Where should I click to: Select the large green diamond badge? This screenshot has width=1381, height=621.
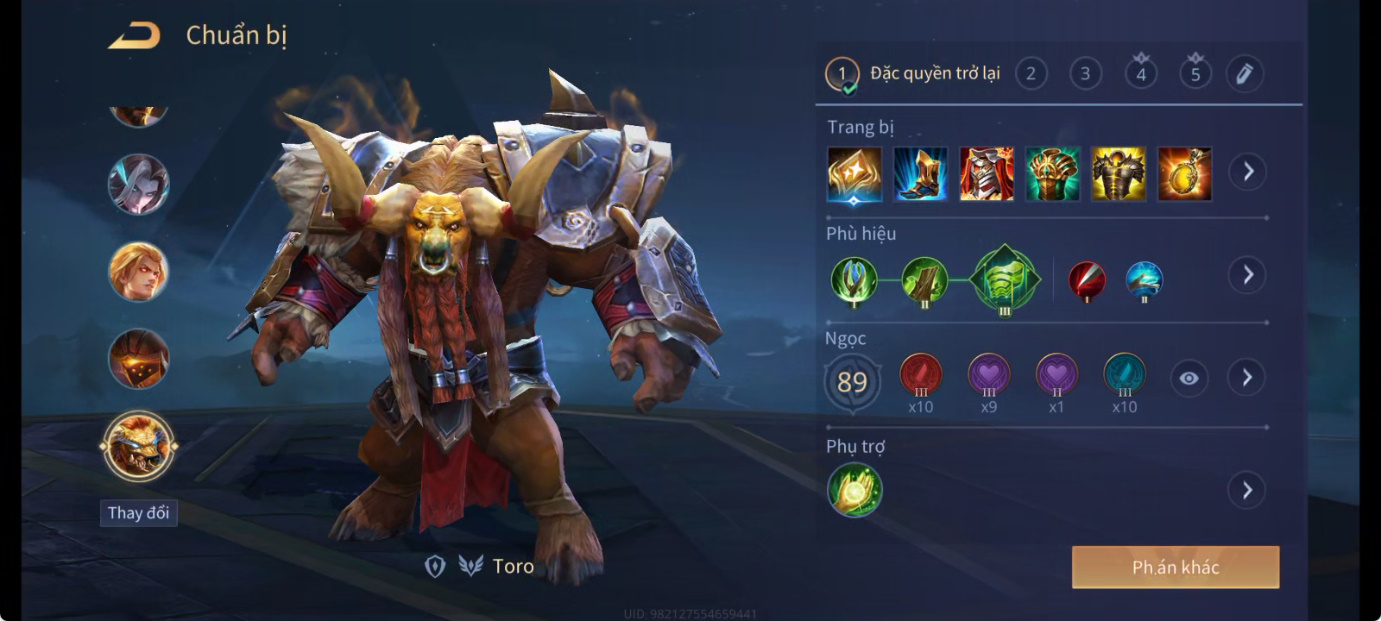pyautogui.click(x=1005, y=279)
